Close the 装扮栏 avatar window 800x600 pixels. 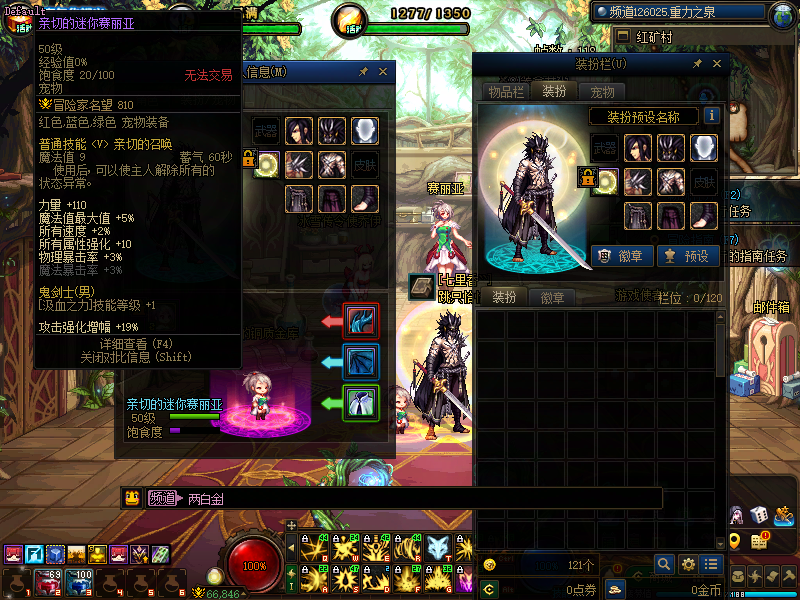pos(717,64)
